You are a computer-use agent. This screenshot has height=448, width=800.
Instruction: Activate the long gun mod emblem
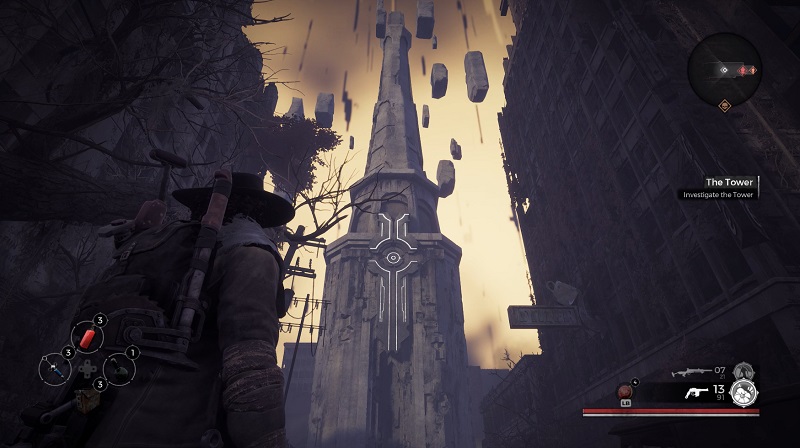pyautogui.click(x=743, y=371)
